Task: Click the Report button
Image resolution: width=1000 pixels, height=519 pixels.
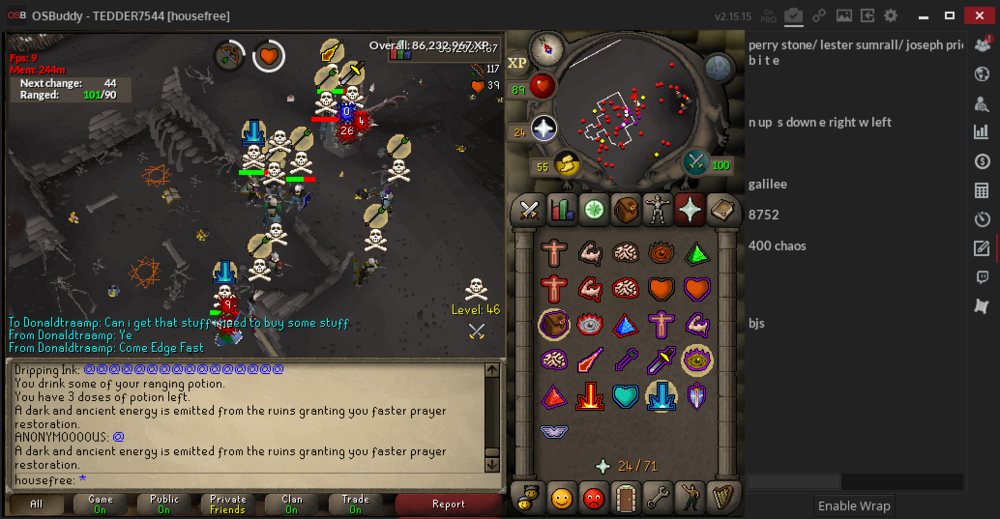Action: click(x=448, y=504)
